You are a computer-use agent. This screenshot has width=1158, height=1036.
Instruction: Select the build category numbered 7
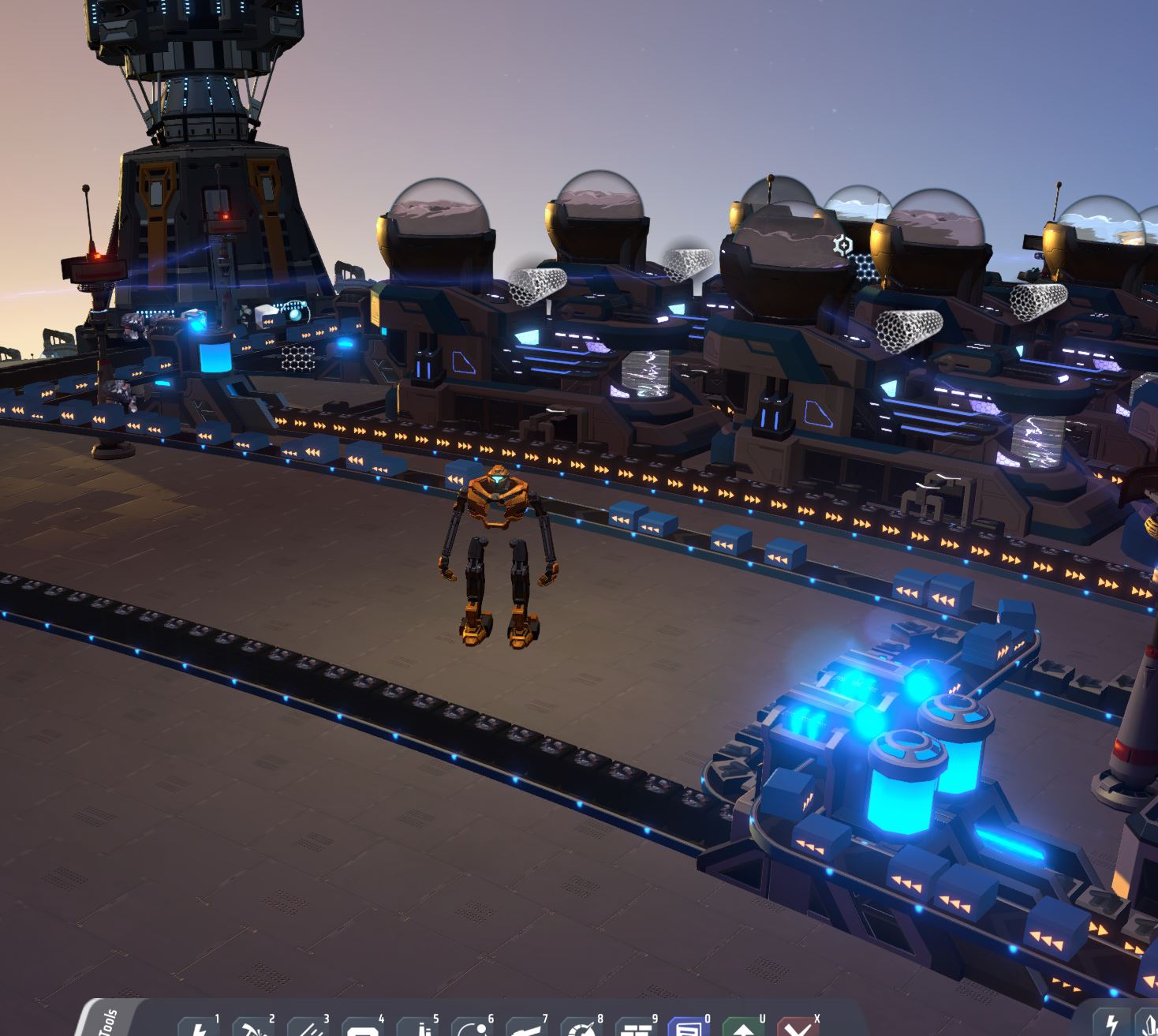click(x=527, y=1027)
